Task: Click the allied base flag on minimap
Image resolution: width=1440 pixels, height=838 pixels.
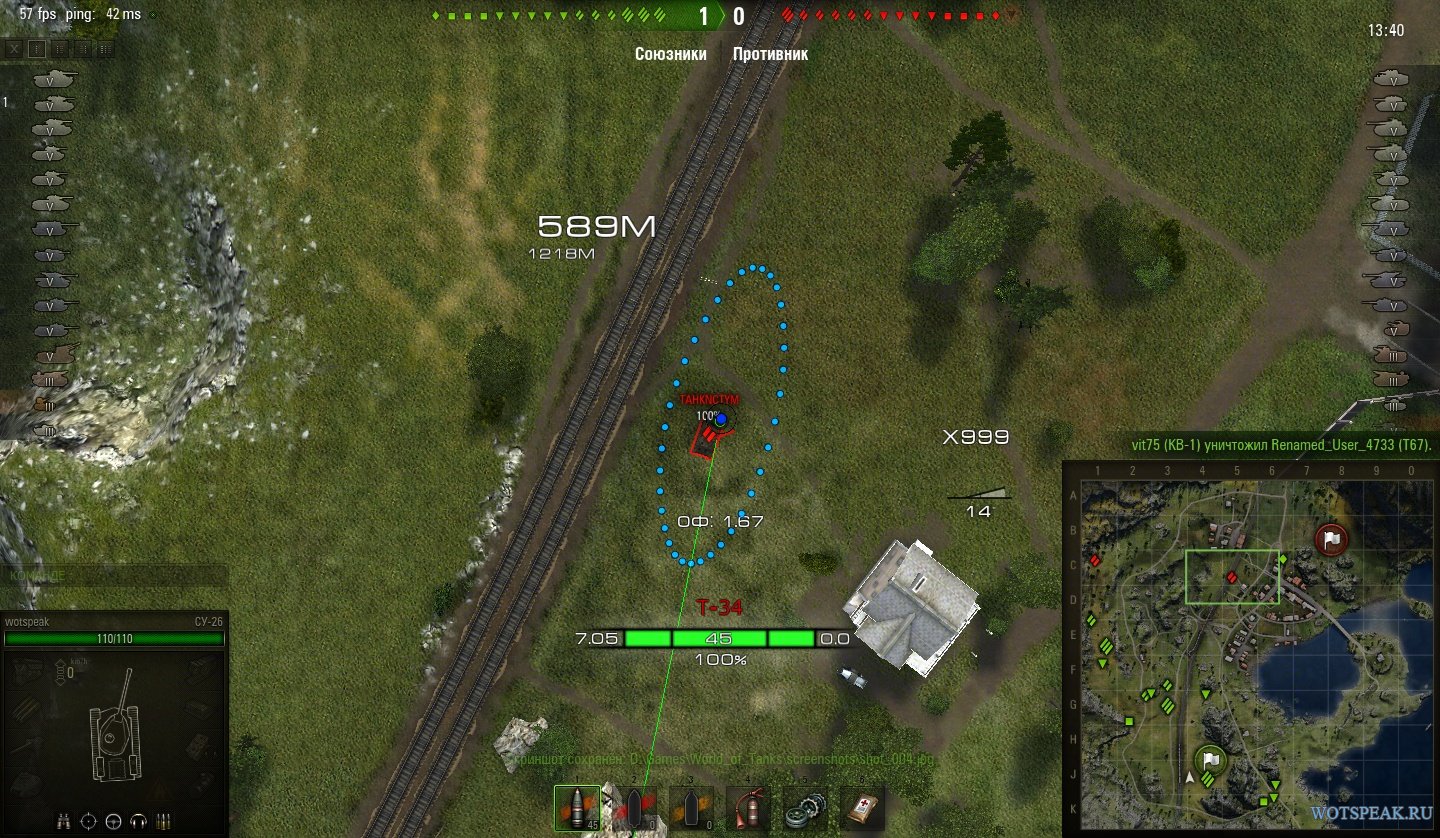Action: pyautogui.click(x=1211, y=762)
